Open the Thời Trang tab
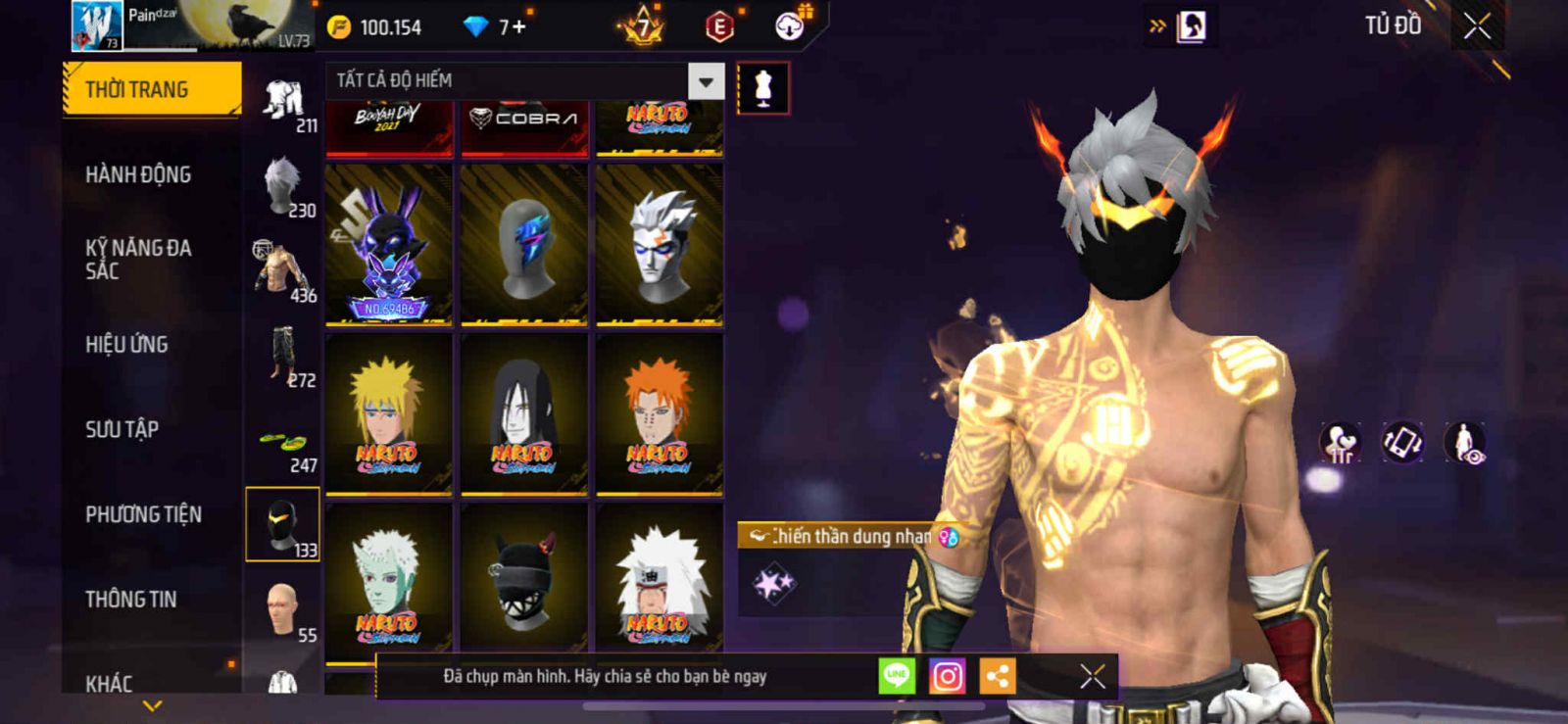 click(x=151, y=89)
